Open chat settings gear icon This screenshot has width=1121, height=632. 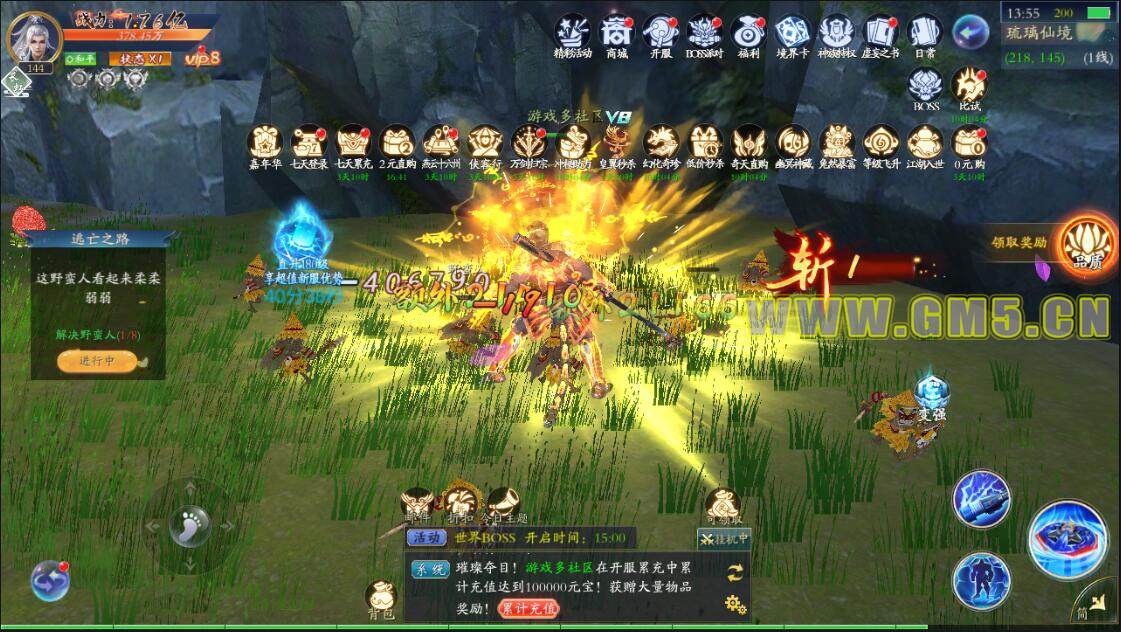736,603
